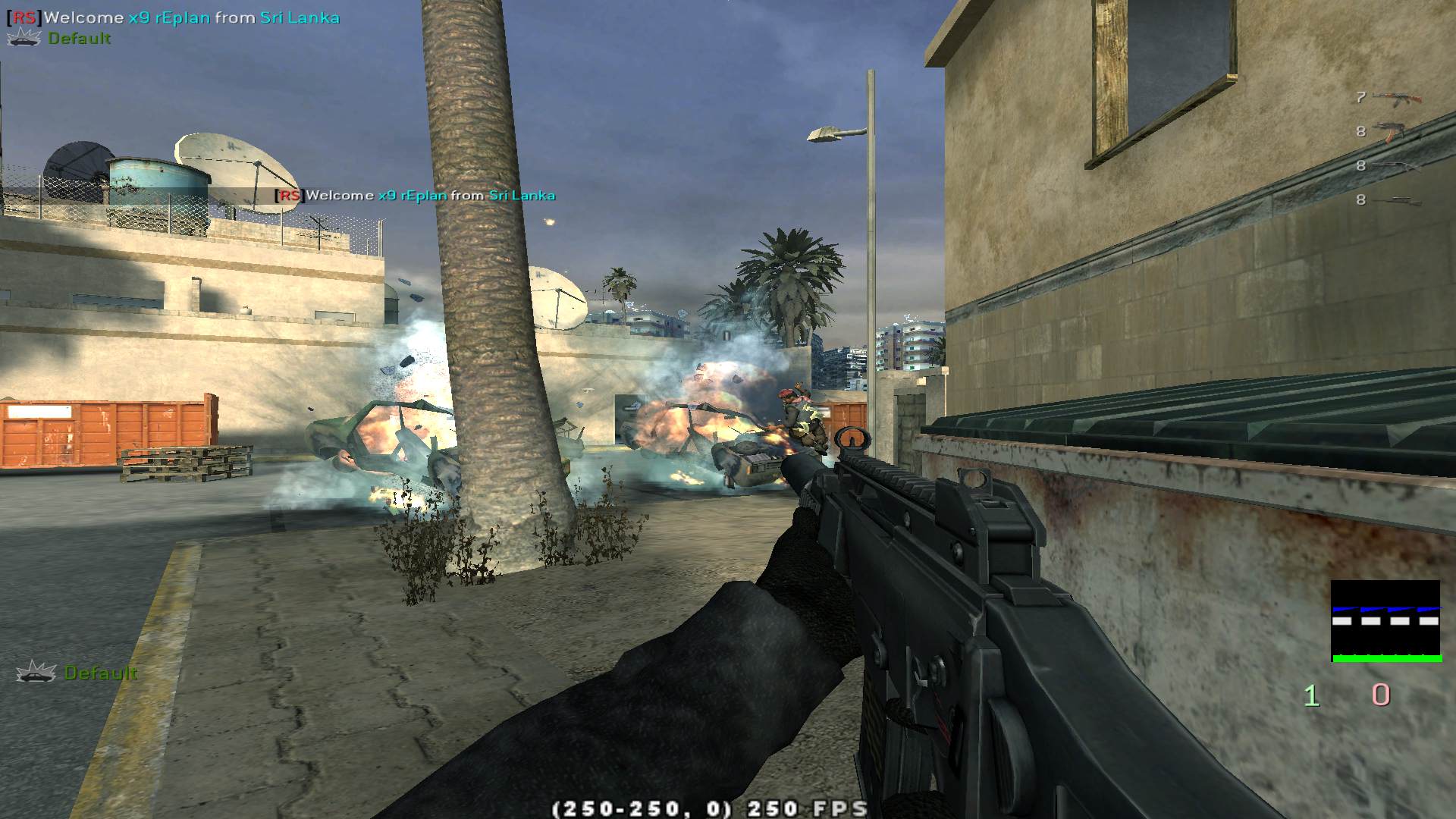Select the AK-47 weapon icon with count 7
This screenshot has width=1456, height=819.
(x=1398, y=98)
